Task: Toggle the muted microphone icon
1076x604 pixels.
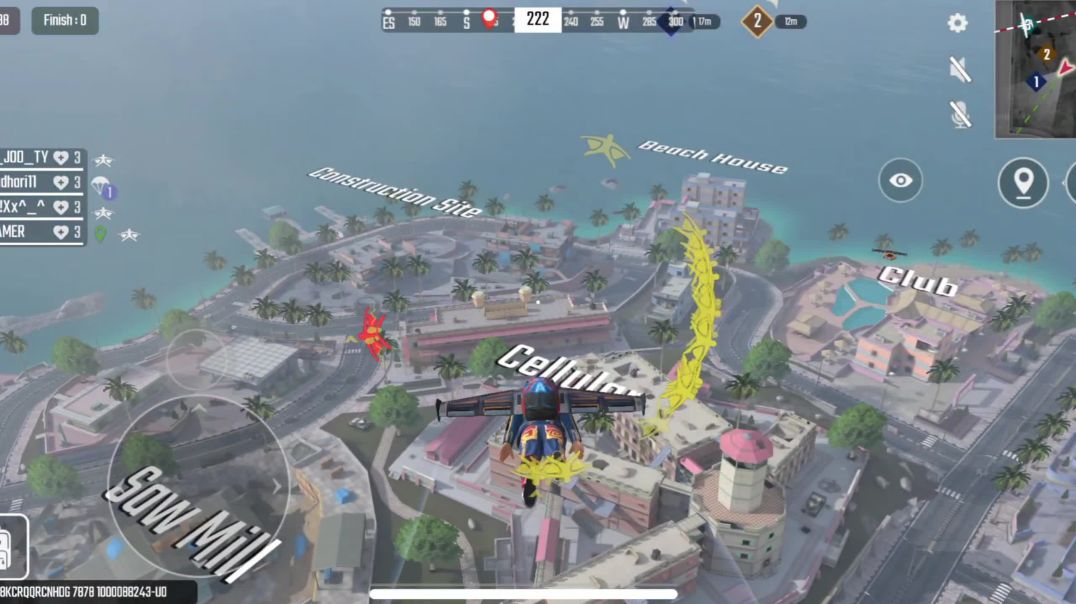Action: tap(960, 114)
